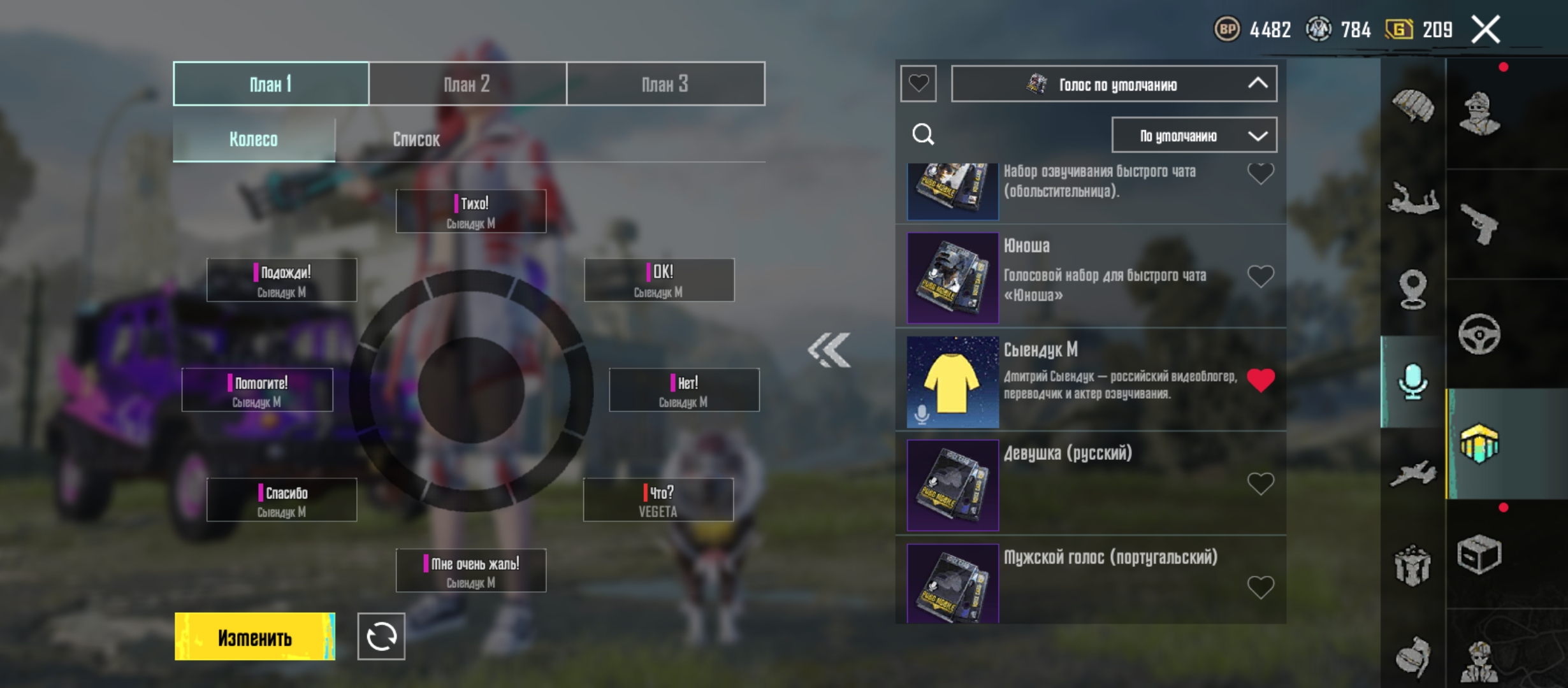The width and height of the screenshot is (1568, 688).
Task: Open the По умолчанию sort dropdown
Action: (x=1194, y=135)
